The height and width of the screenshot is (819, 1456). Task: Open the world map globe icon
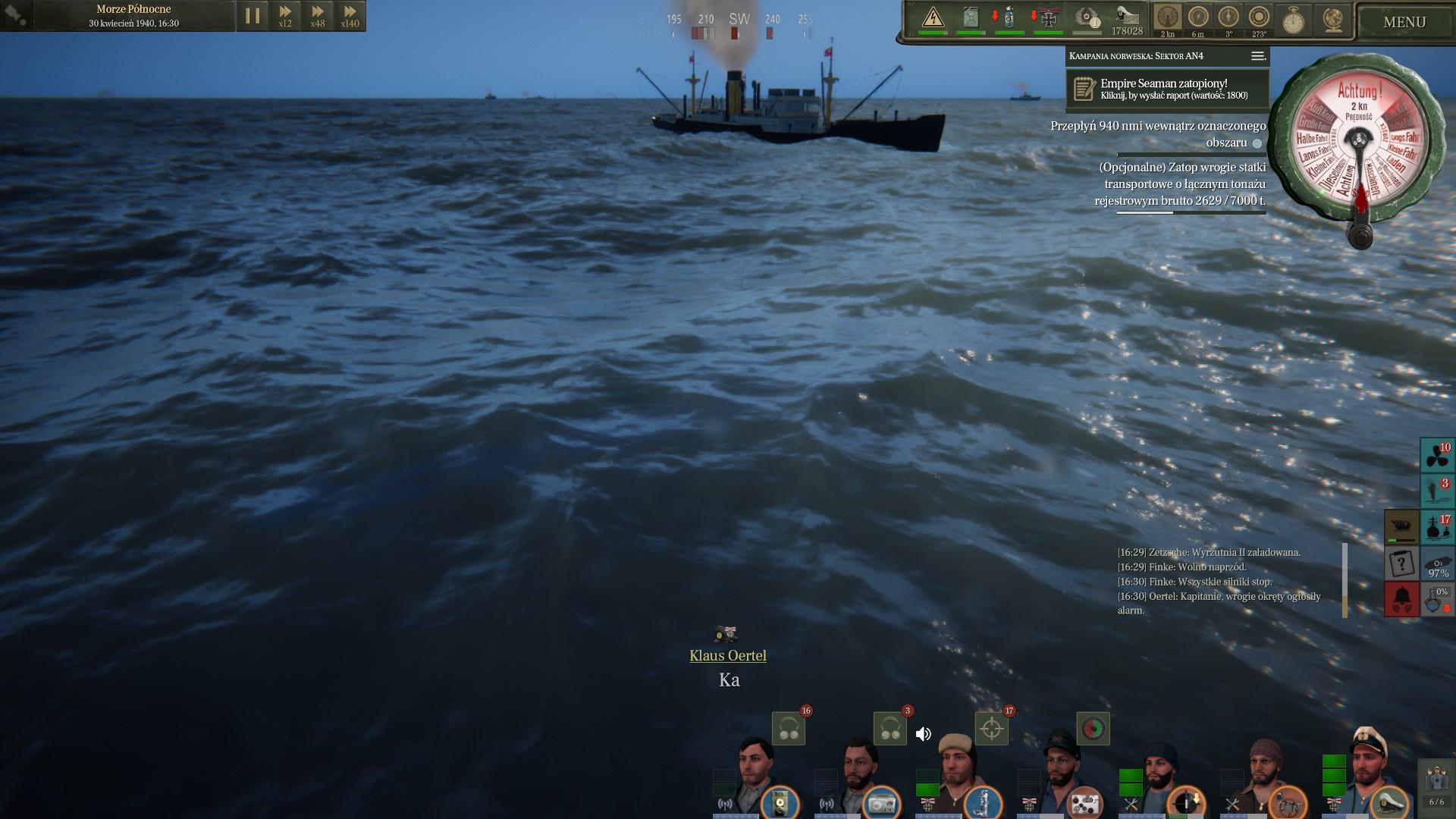click(x=1332, y=20)
